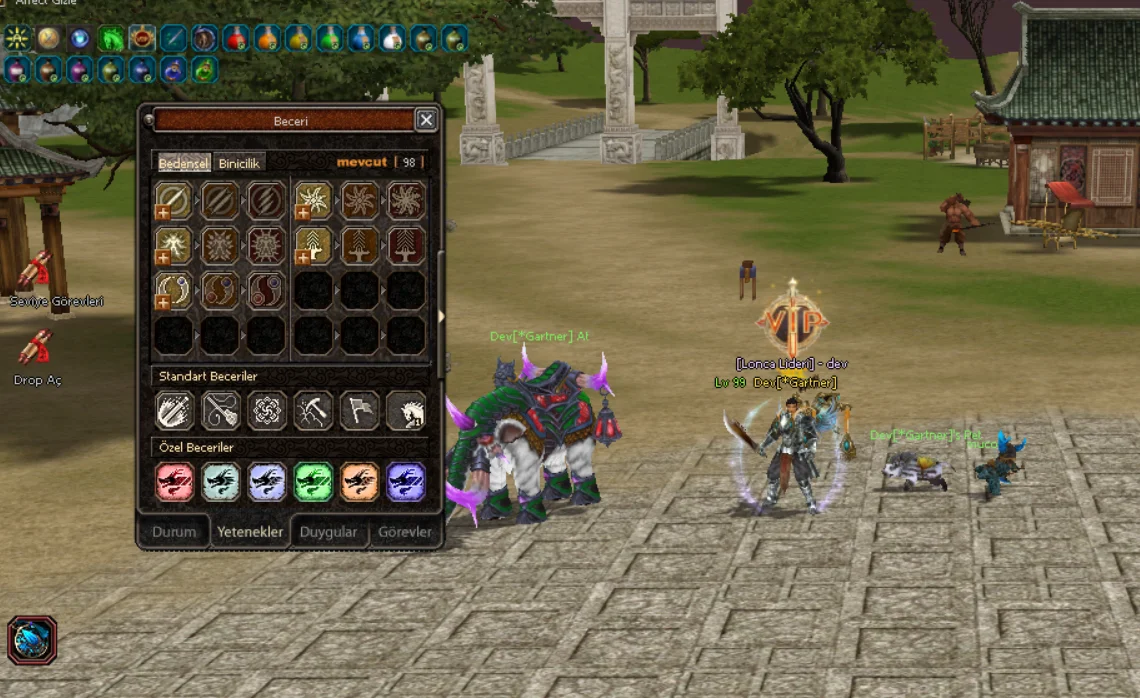Click the green horse buff icon

tap(111, 39)
